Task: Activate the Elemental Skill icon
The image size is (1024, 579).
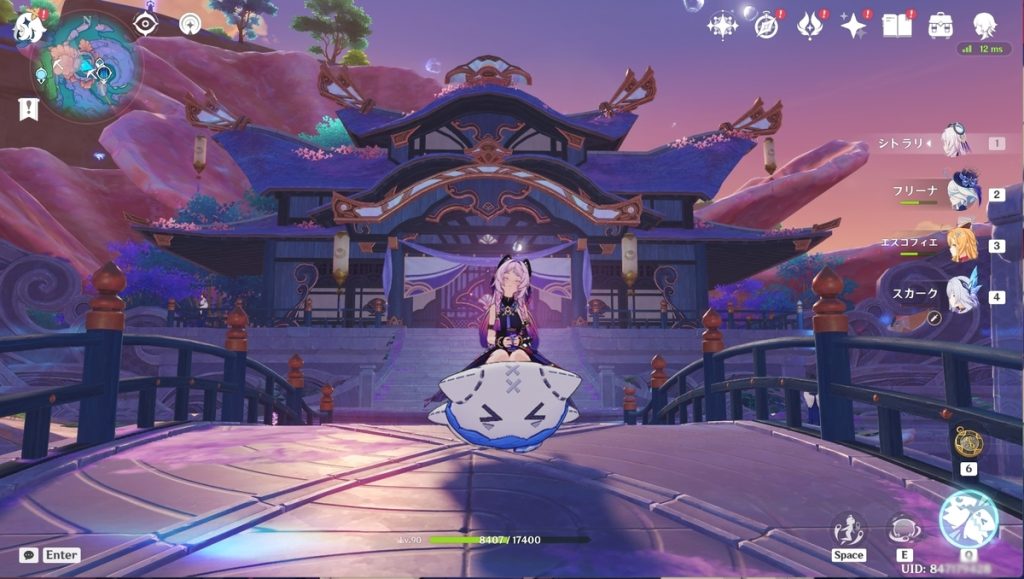Action: (x=905, y=529)
